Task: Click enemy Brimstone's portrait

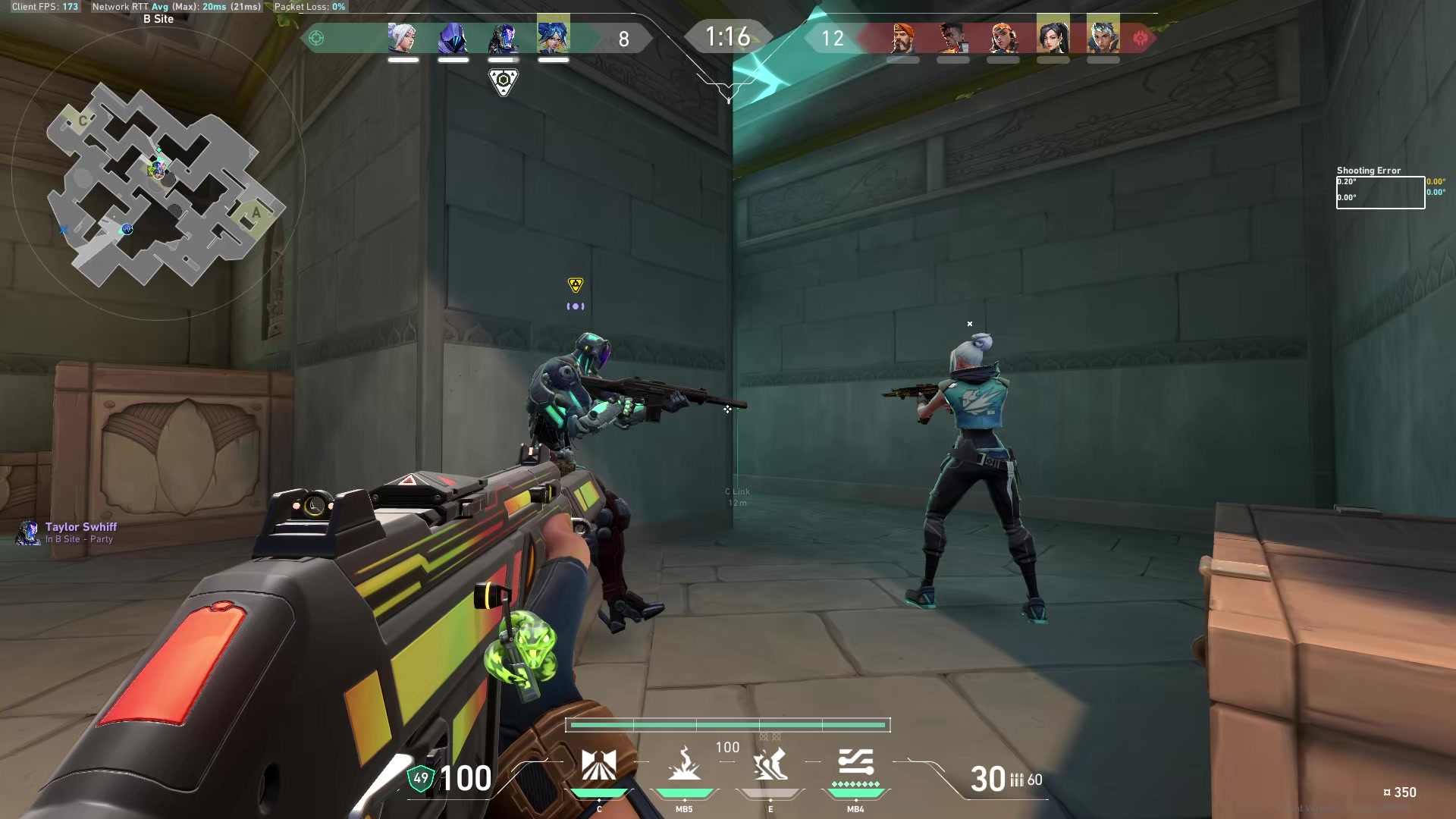Action: (902, 36)
